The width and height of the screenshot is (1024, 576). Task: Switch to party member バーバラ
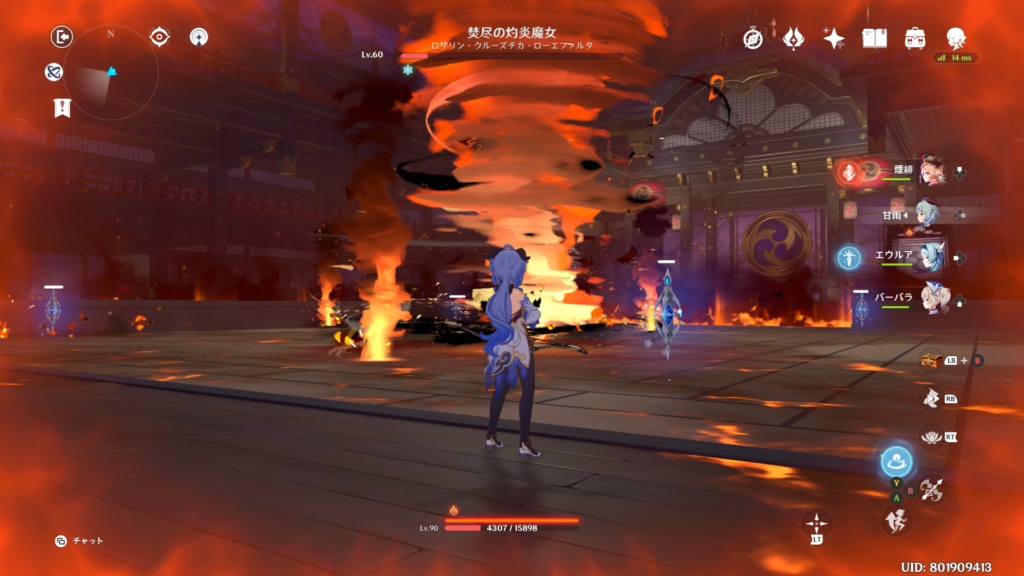(x=932, y=299)
